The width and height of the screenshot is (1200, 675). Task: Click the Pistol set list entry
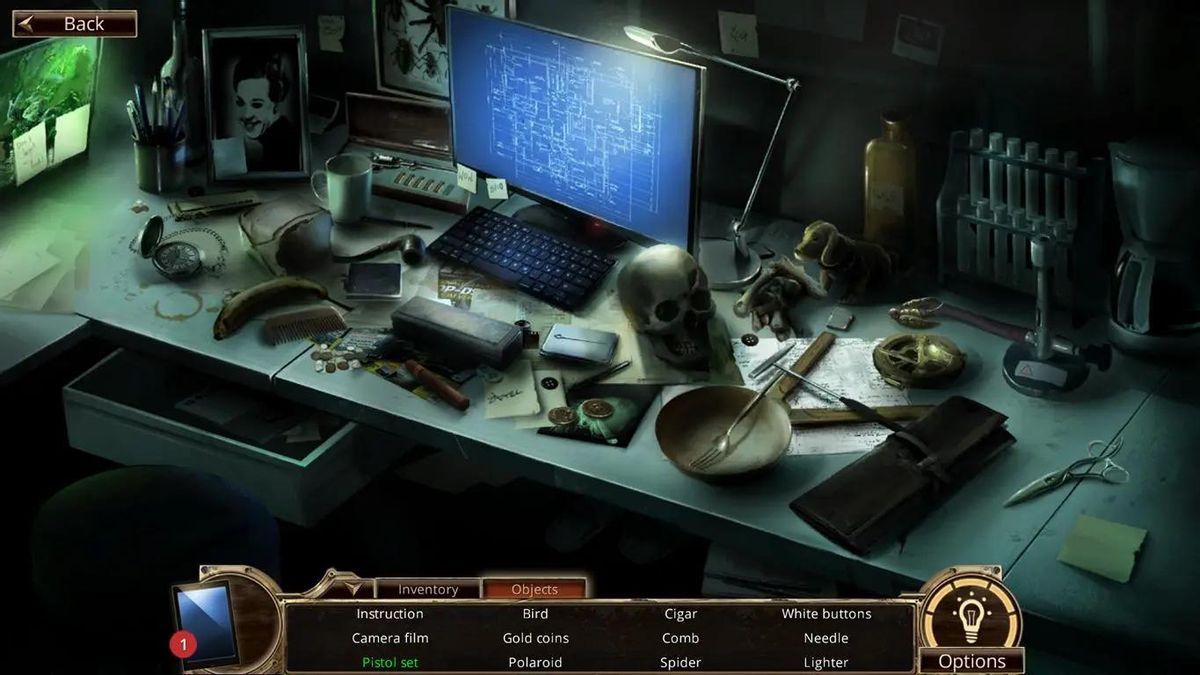coord(389,662)
